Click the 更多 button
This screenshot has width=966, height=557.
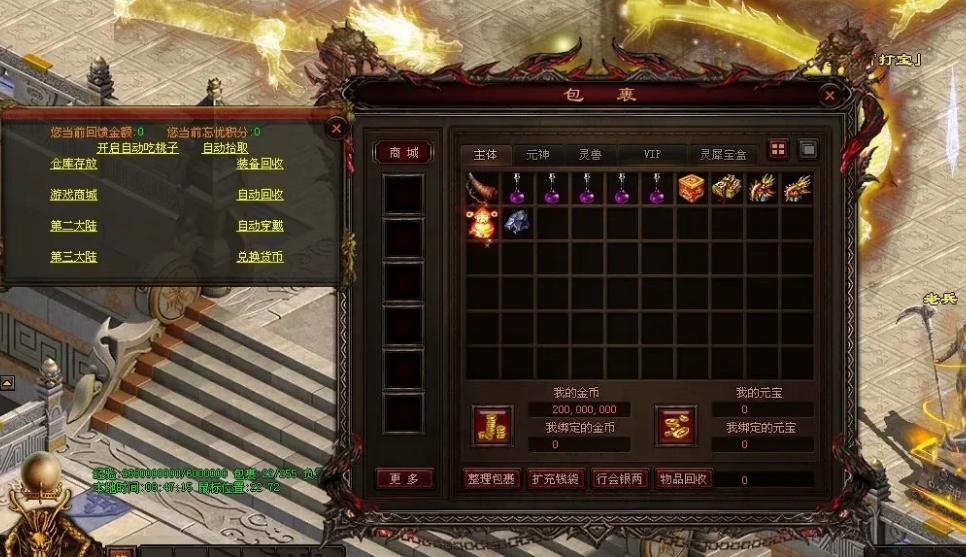coord(404,479)
